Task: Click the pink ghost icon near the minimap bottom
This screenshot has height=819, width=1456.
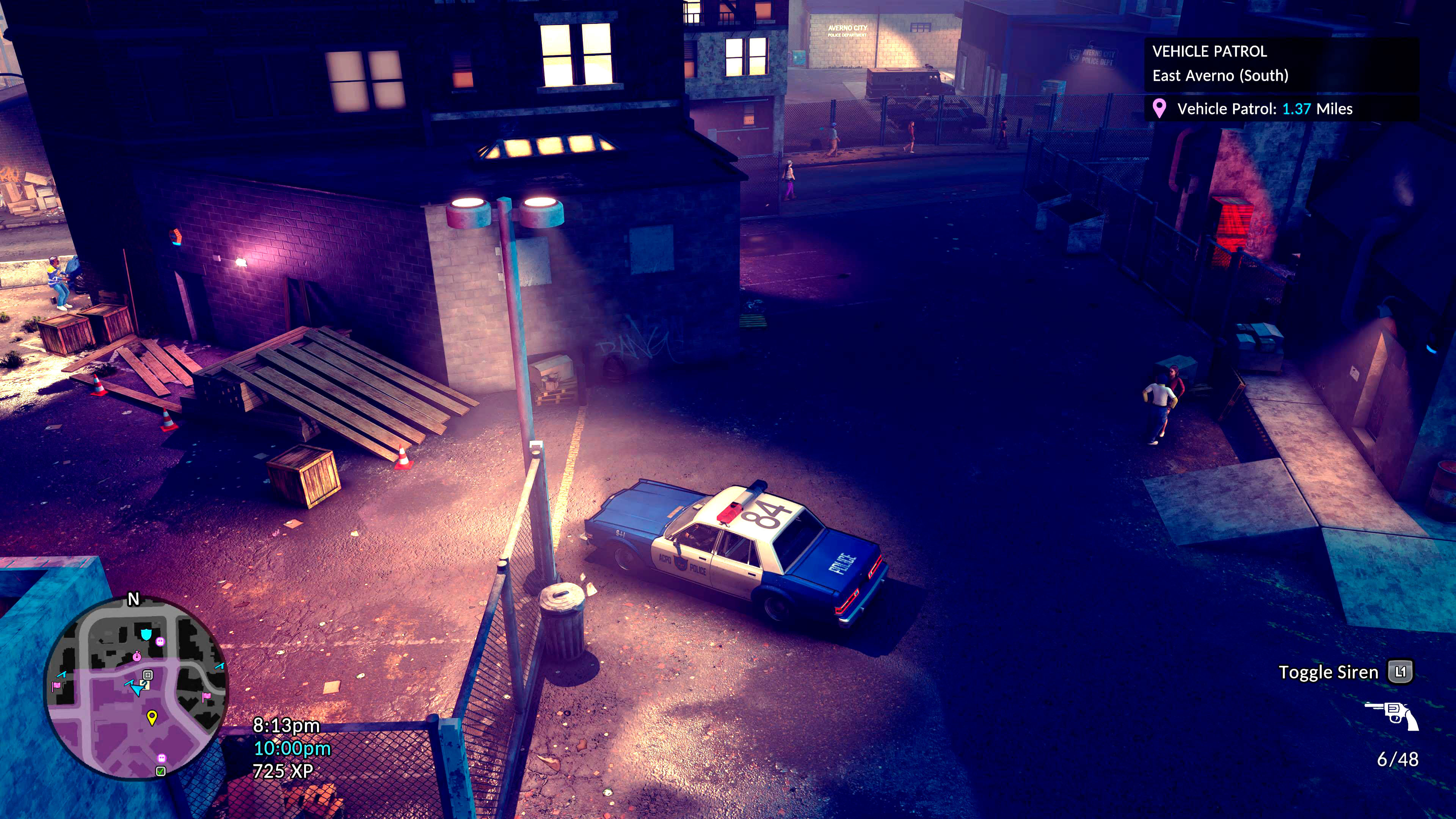Action: coord(161,758)
